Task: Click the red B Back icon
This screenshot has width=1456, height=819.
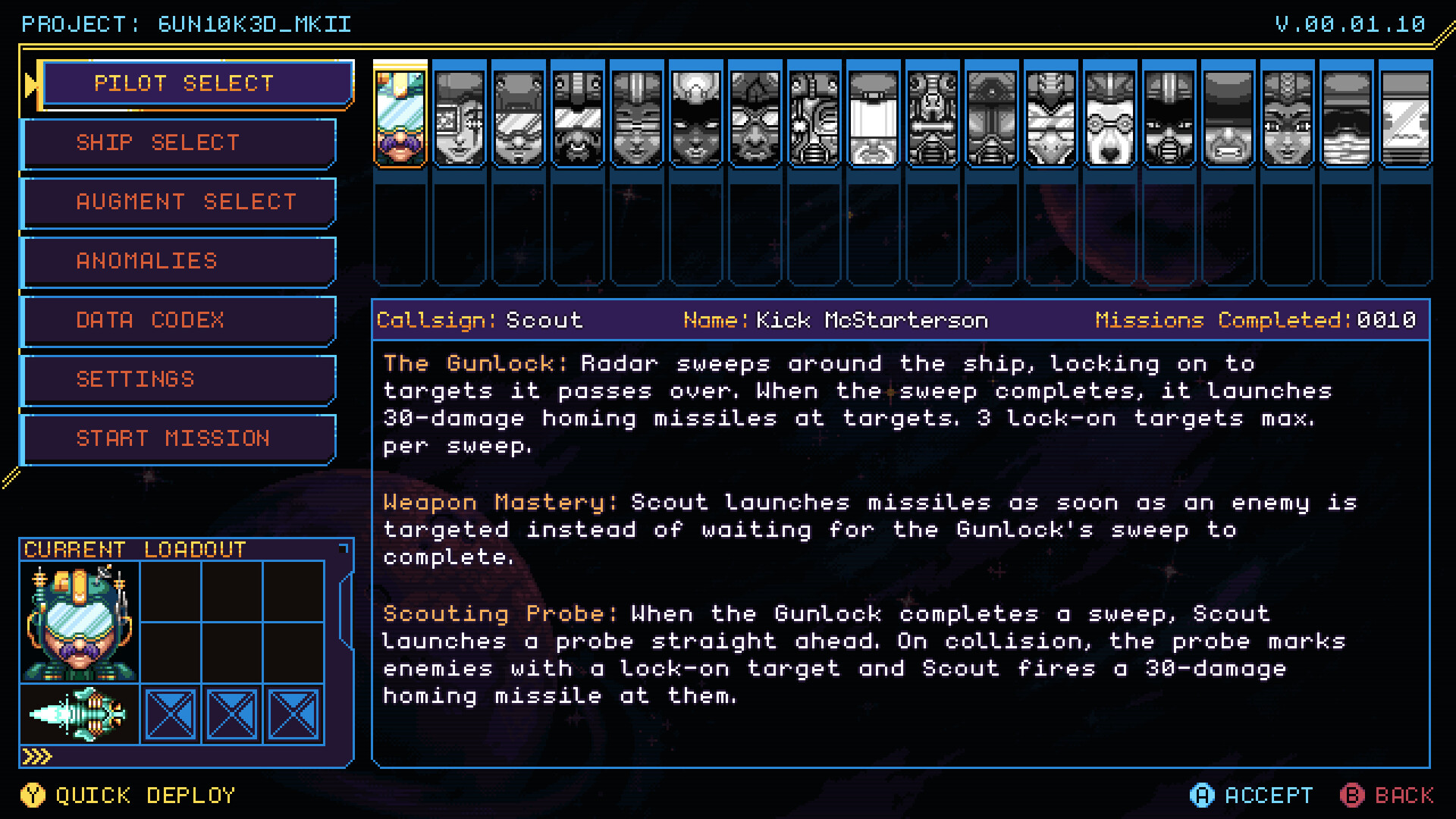Action: point(1353,795)
